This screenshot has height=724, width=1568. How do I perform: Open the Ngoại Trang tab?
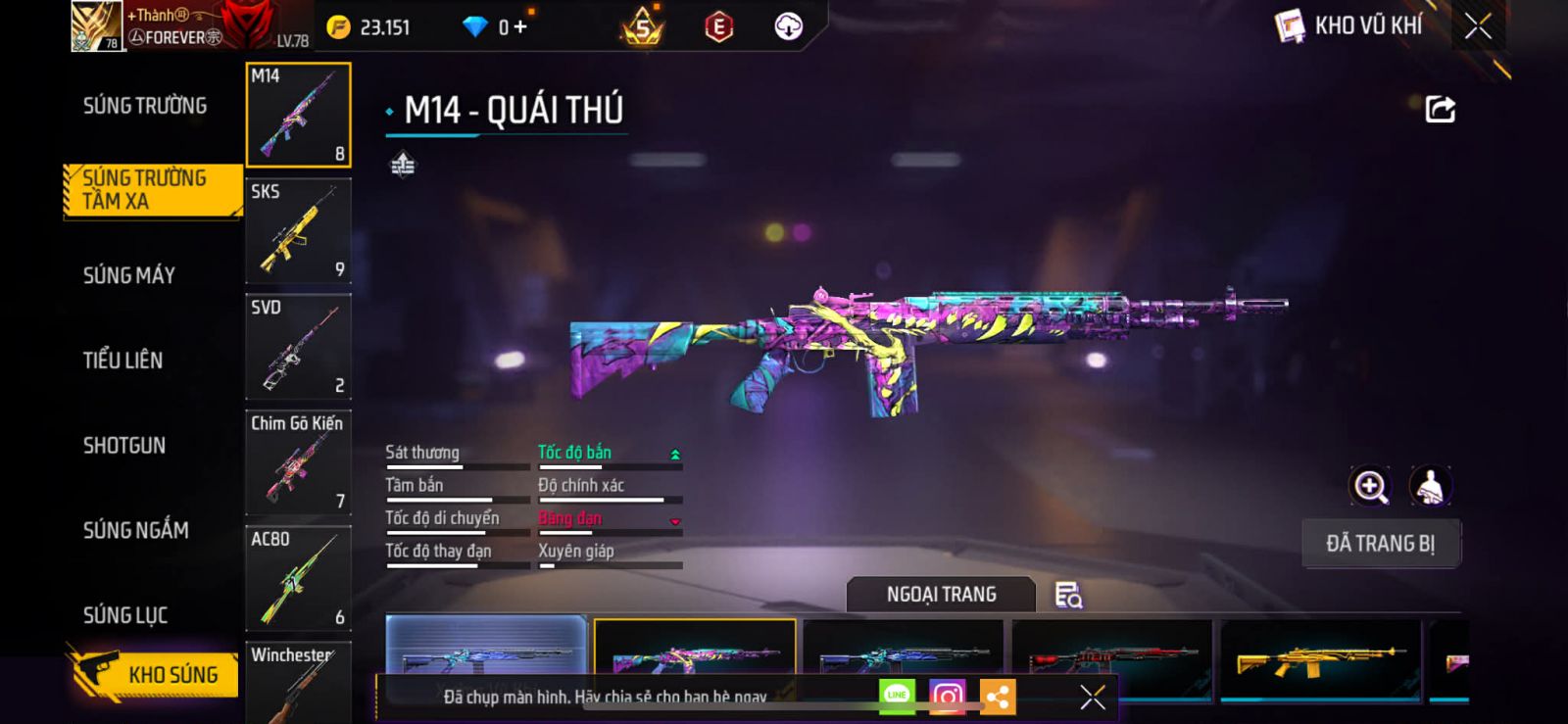click(941, 595)
